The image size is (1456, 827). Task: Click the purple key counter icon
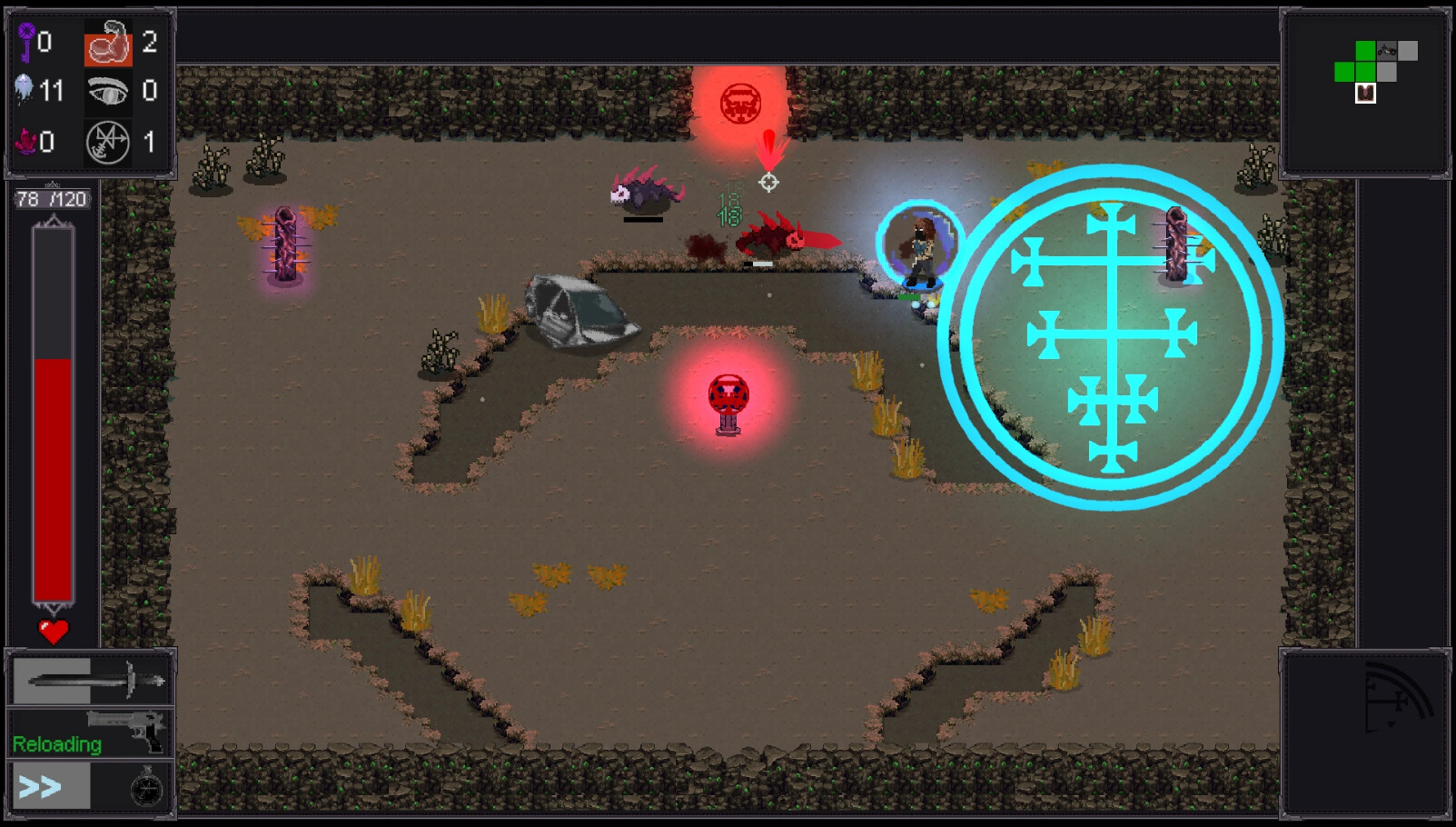26,42
